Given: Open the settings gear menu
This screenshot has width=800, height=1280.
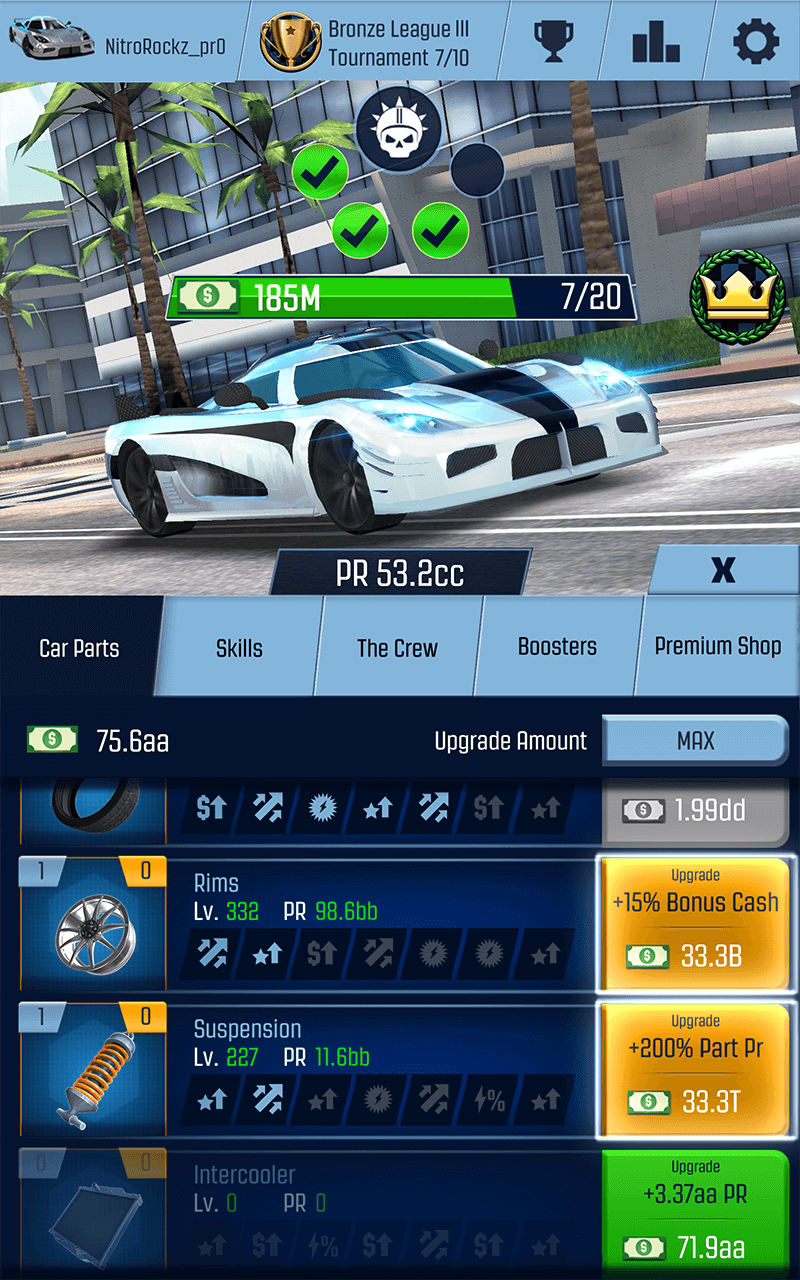Looking at the screenshot, I should (x=756, y=41).
